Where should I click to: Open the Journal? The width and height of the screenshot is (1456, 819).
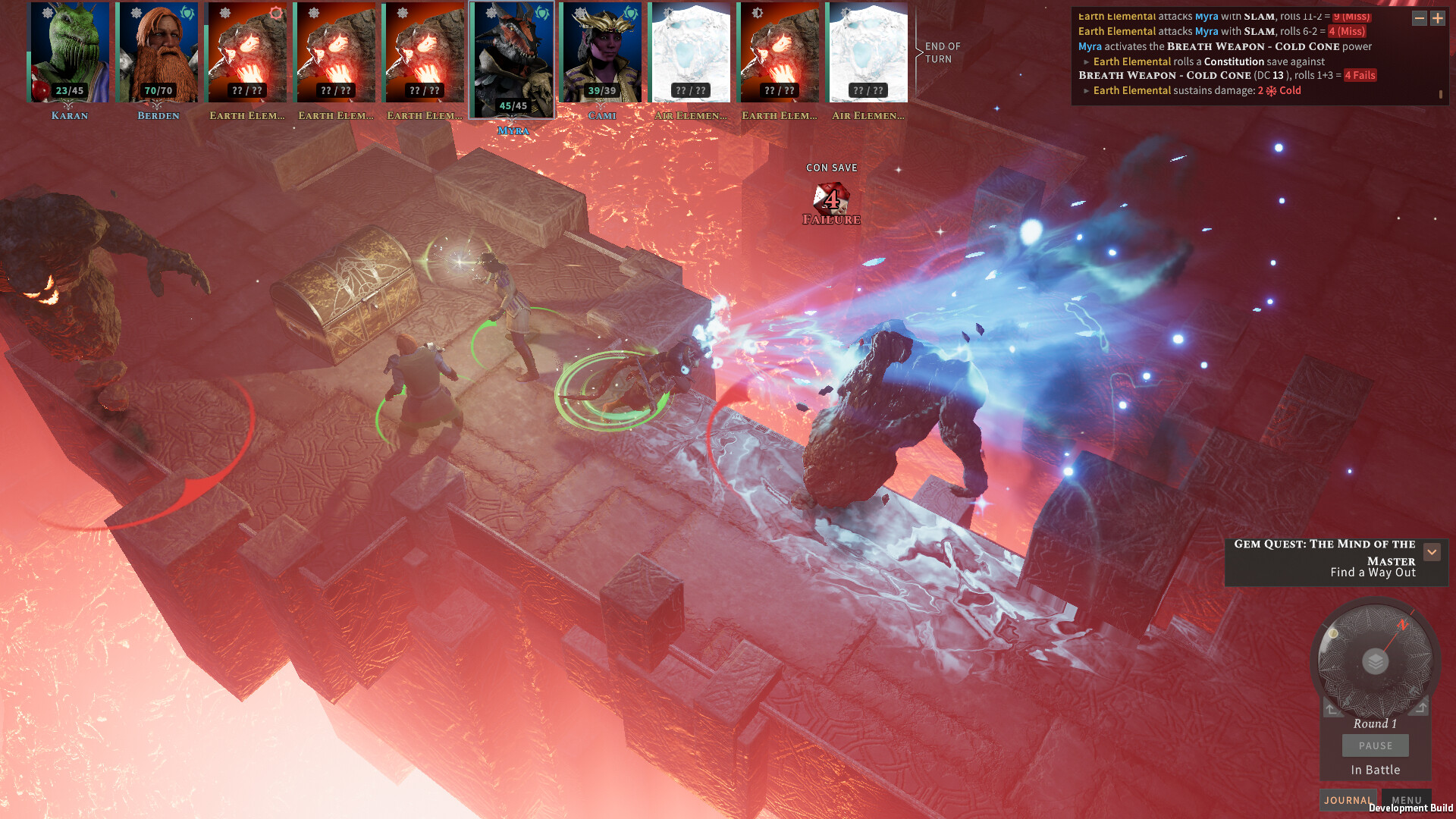coord(1348,800)
